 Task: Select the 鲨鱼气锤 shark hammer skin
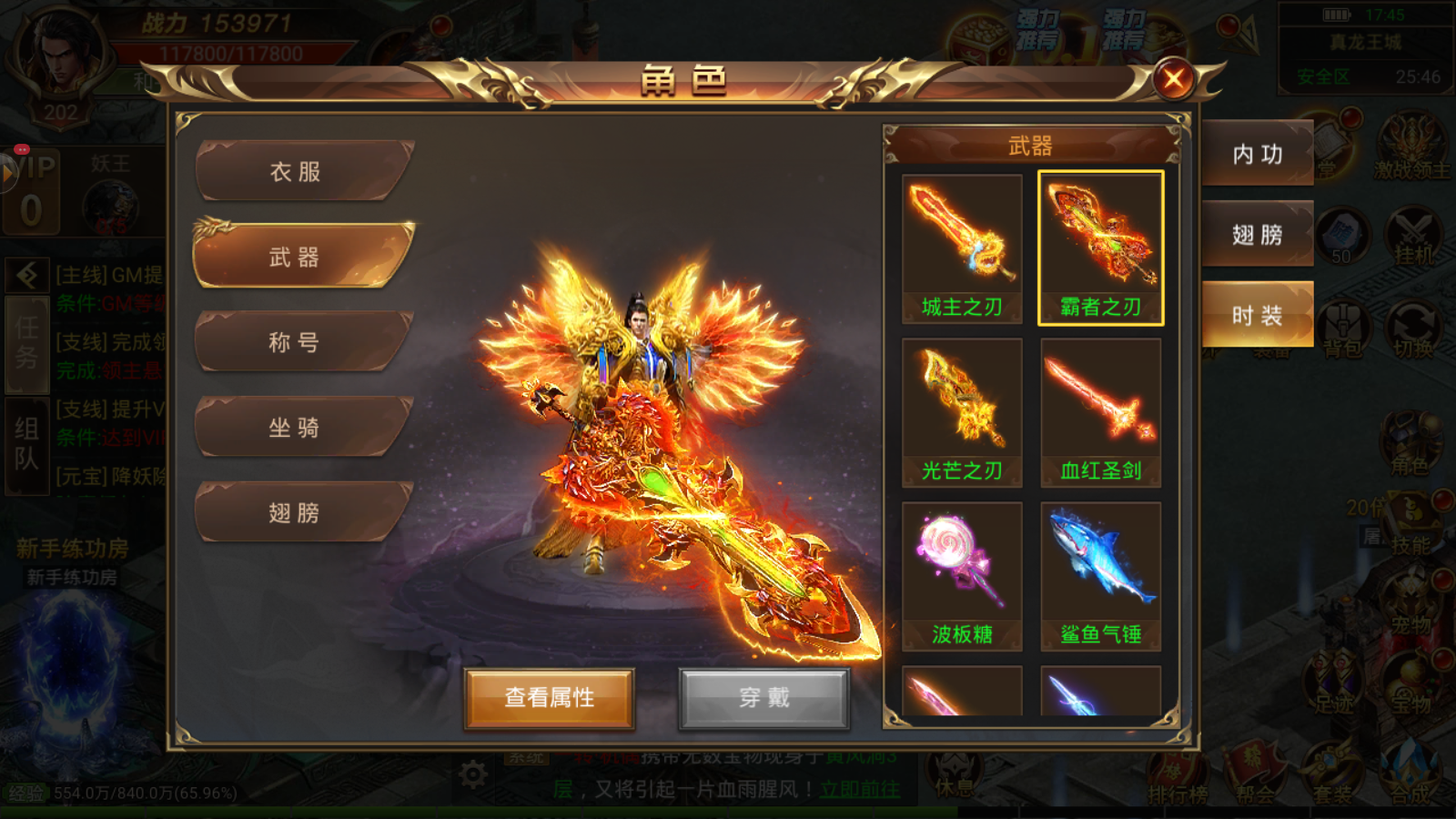(1100, 576)
